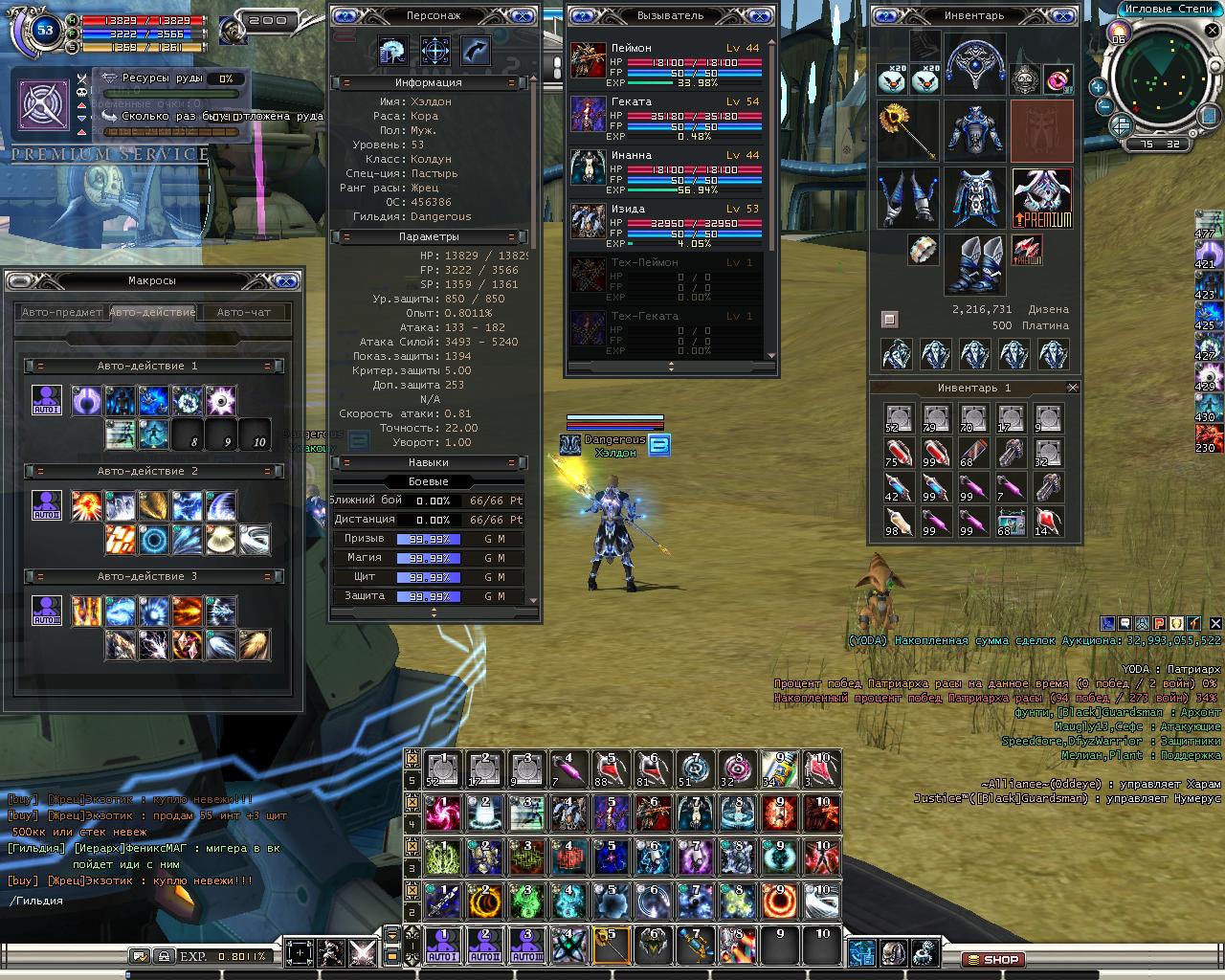
Task: Choose the Геката summon row
Action: pyautogui.click(x=670, y=116)
